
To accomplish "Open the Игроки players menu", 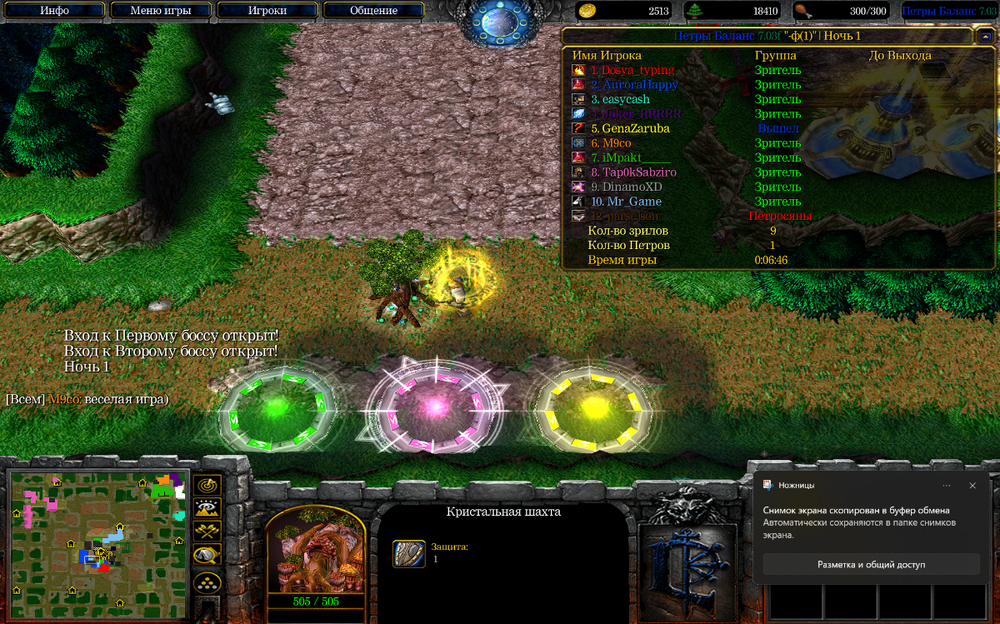I will click(267, 11).
